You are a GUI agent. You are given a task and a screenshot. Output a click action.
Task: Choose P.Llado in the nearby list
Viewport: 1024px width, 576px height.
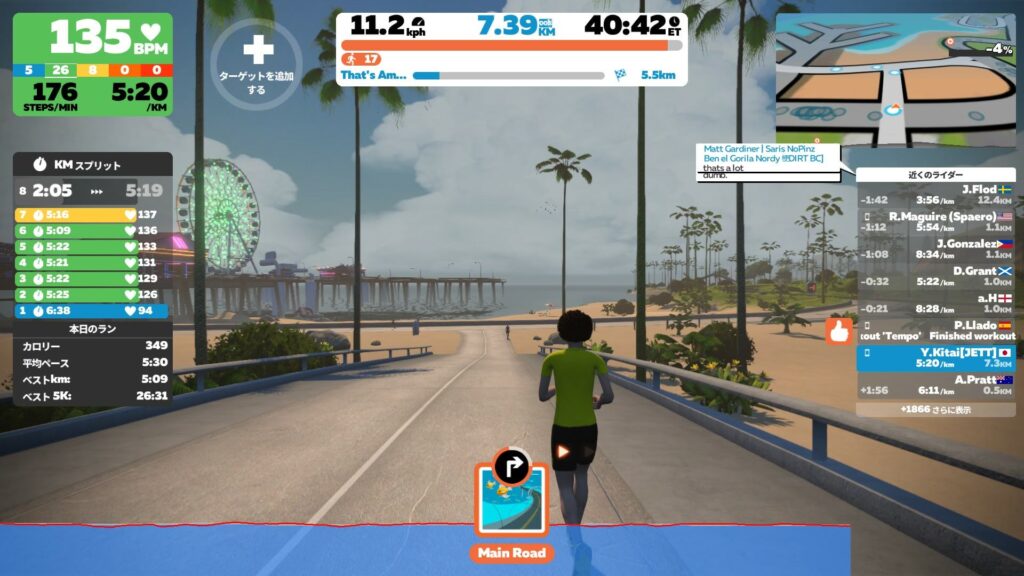point(935,330)
